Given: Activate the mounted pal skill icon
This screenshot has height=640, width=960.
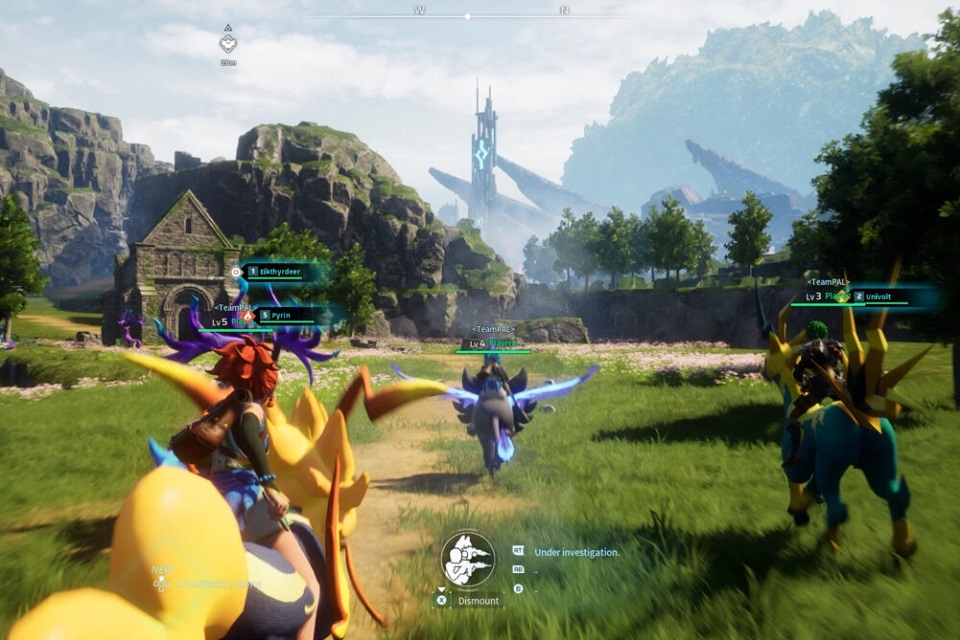Looking at the screenshot, I should tap(468, 558).
